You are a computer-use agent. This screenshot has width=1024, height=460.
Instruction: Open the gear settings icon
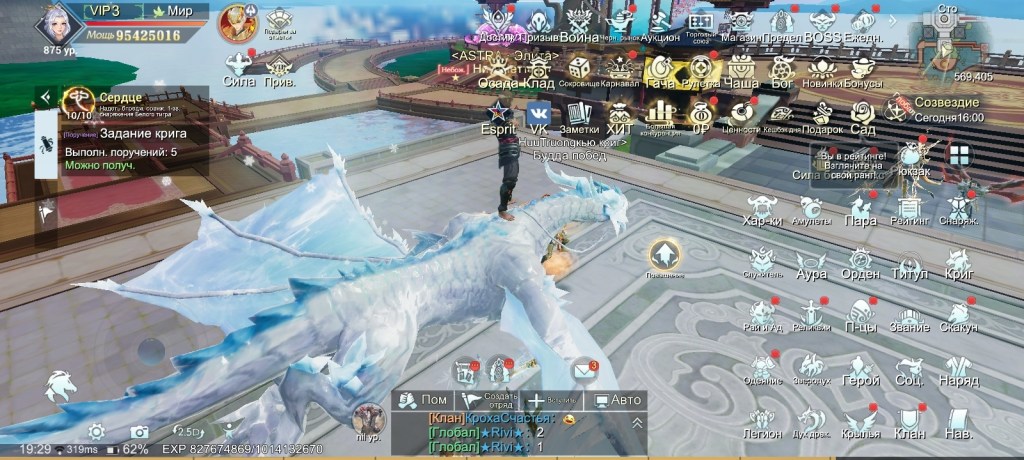coord(96,431)
